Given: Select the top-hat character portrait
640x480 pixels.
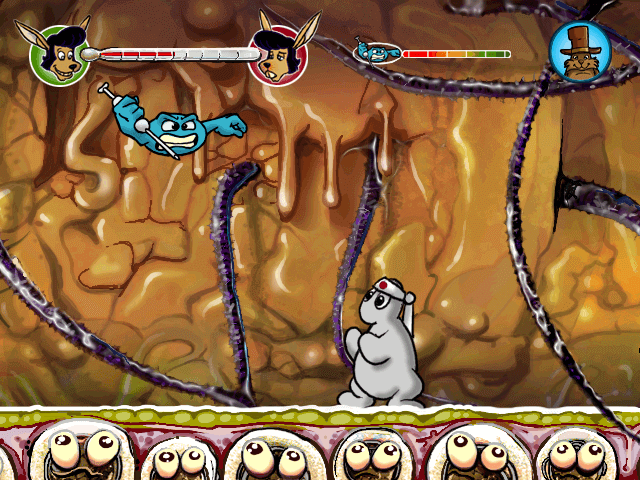Looking at the screenshot, I should (x=578, y=52).
